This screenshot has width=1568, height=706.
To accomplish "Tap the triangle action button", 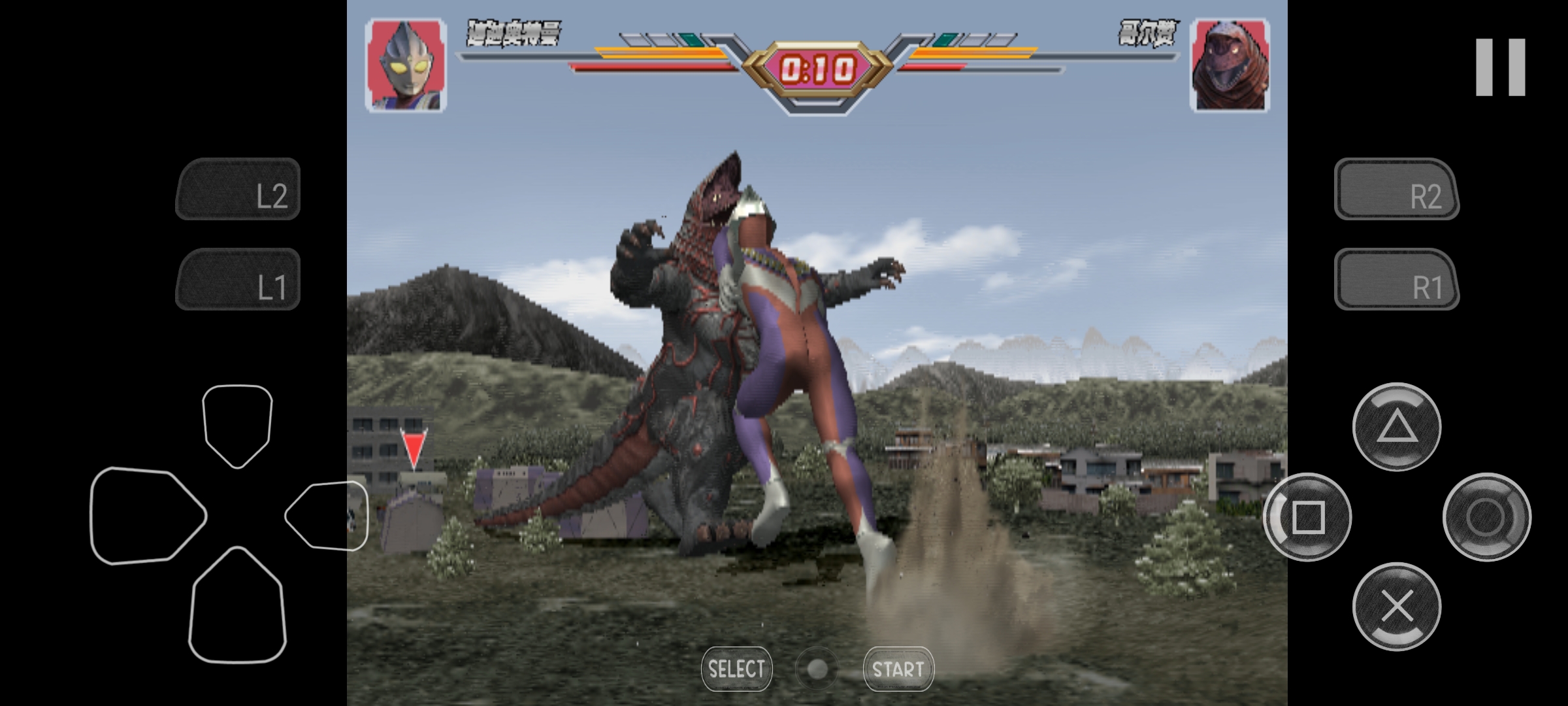I will [x=1396, y=427].
